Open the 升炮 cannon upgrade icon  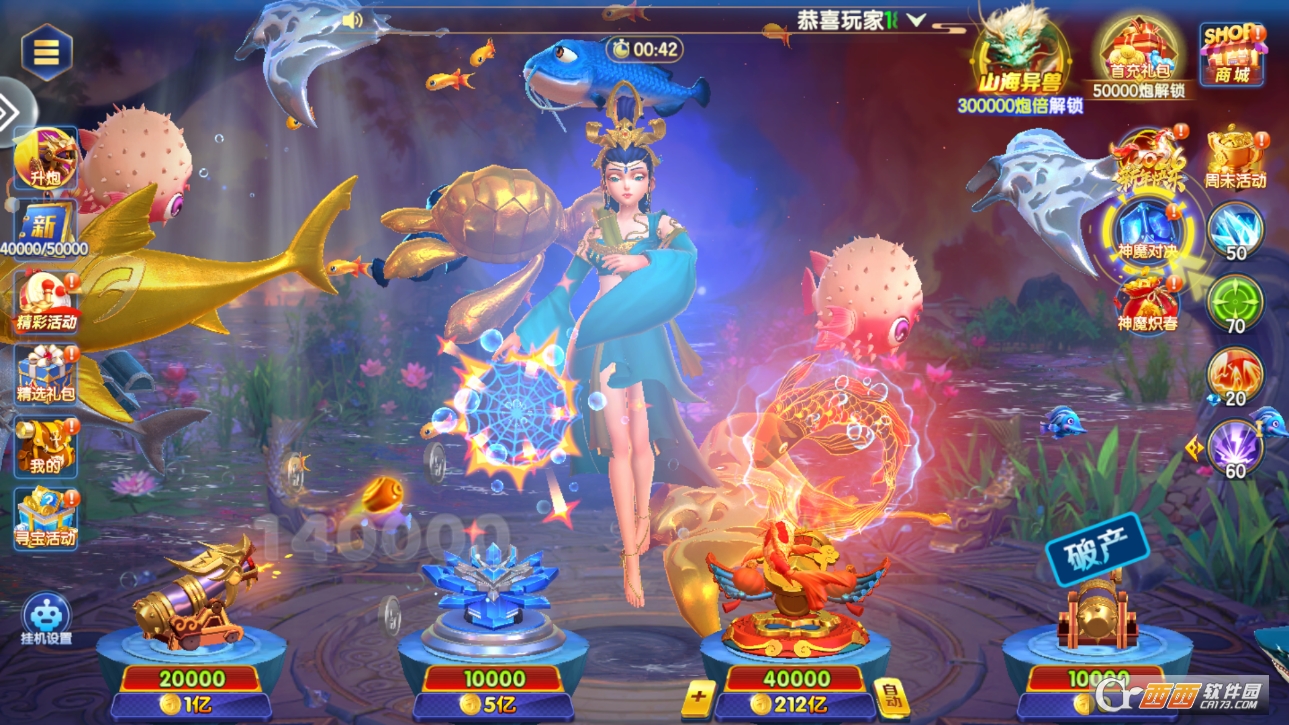46,160
